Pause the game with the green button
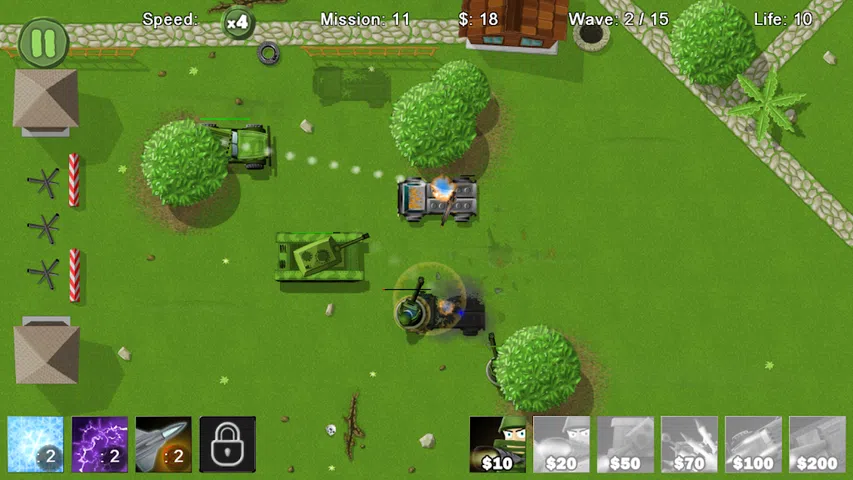Viewport: 853px width, 480px height. tap(43, 43)
